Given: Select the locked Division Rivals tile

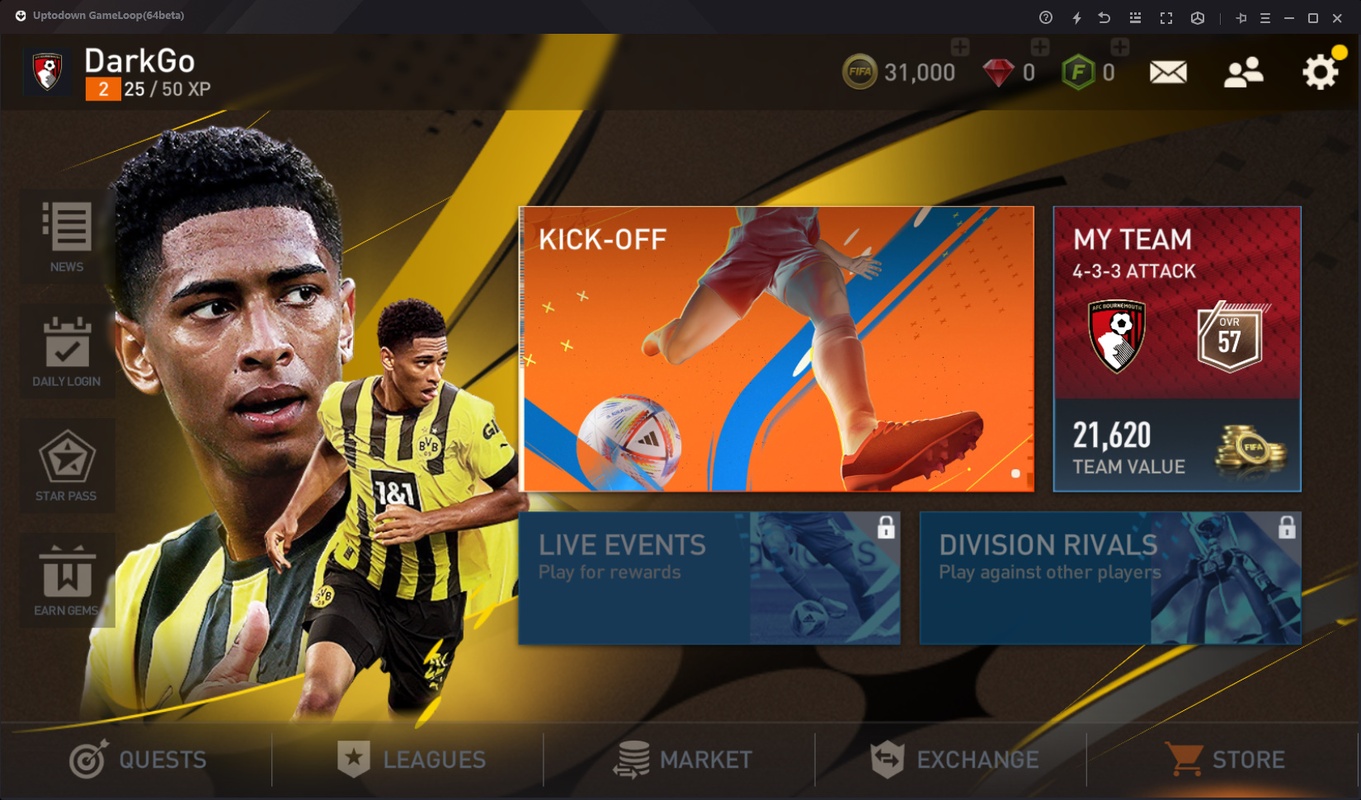Looking at the screenshot, I should (x=1110, y=578).
